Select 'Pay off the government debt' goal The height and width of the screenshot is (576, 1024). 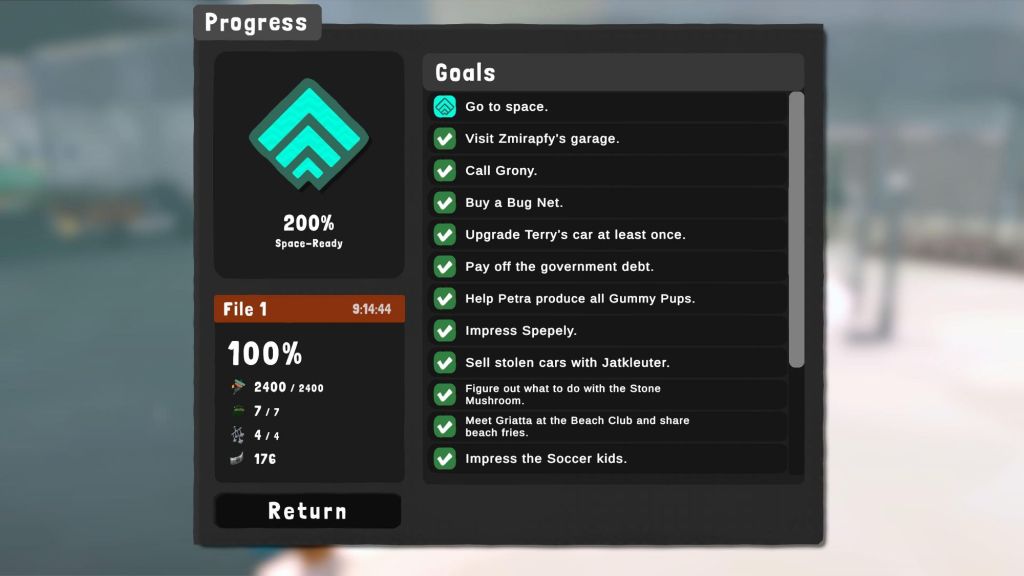608,267
